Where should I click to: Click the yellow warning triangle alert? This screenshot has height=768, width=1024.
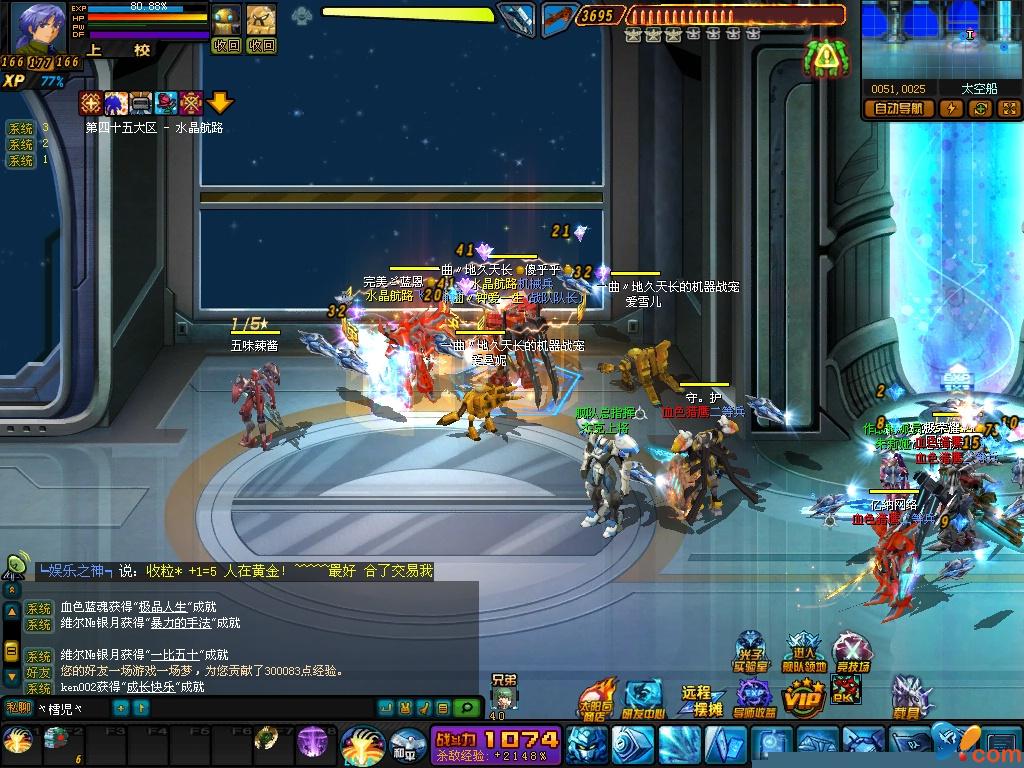[825, 58]
